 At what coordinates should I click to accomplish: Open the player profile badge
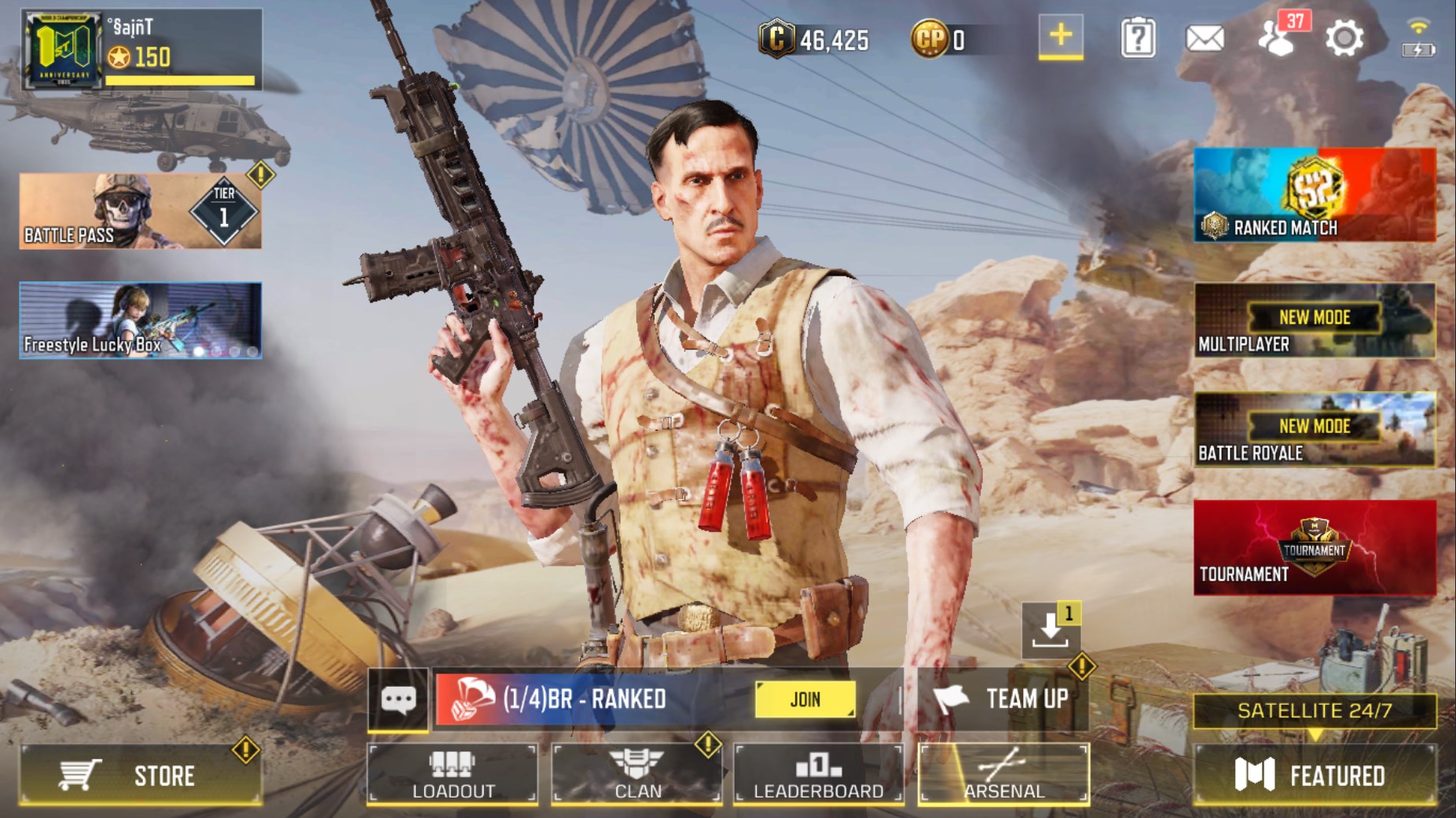point(62,50)
